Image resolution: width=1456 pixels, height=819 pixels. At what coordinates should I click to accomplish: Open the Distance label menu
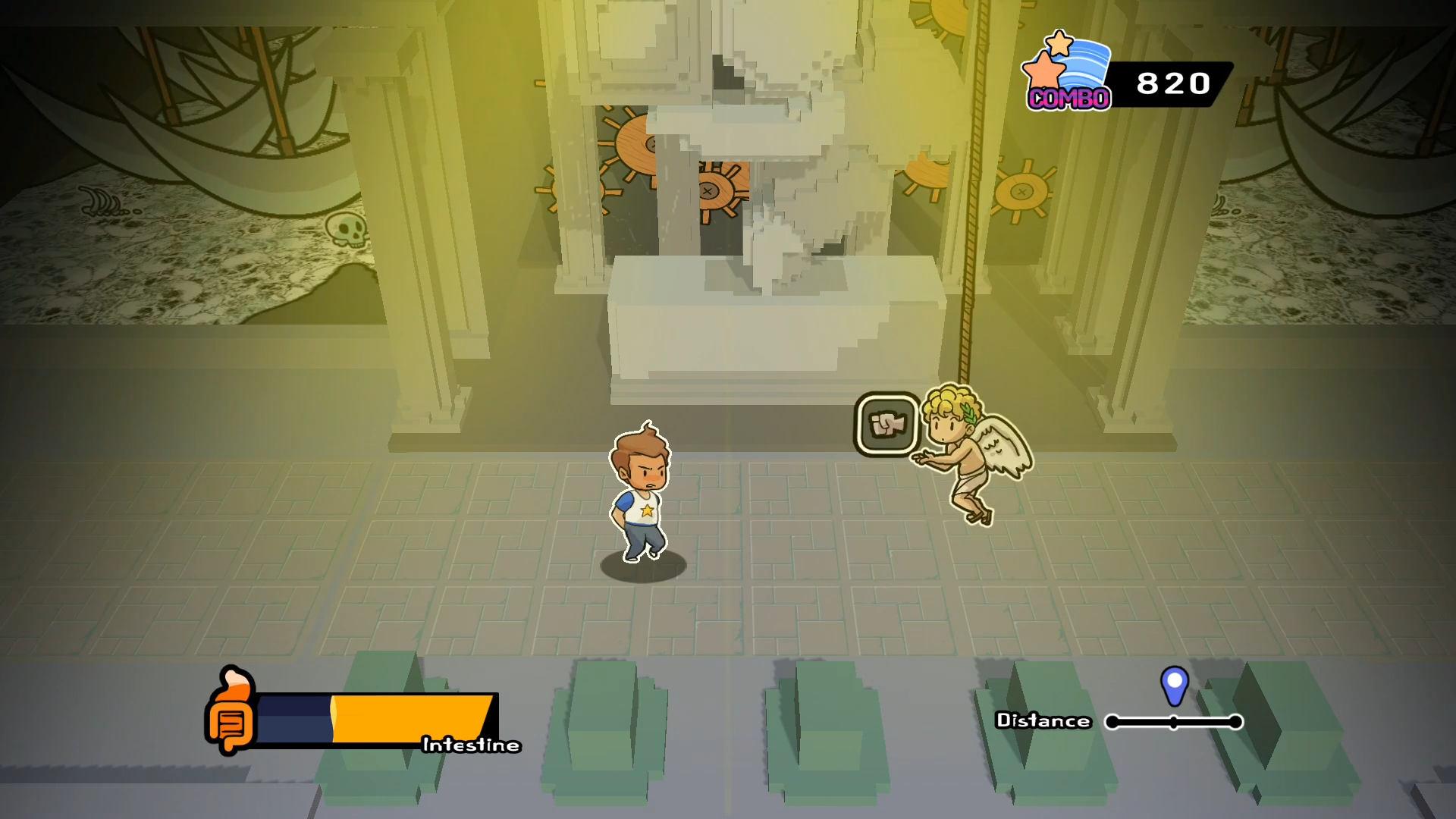point(1043,721)
